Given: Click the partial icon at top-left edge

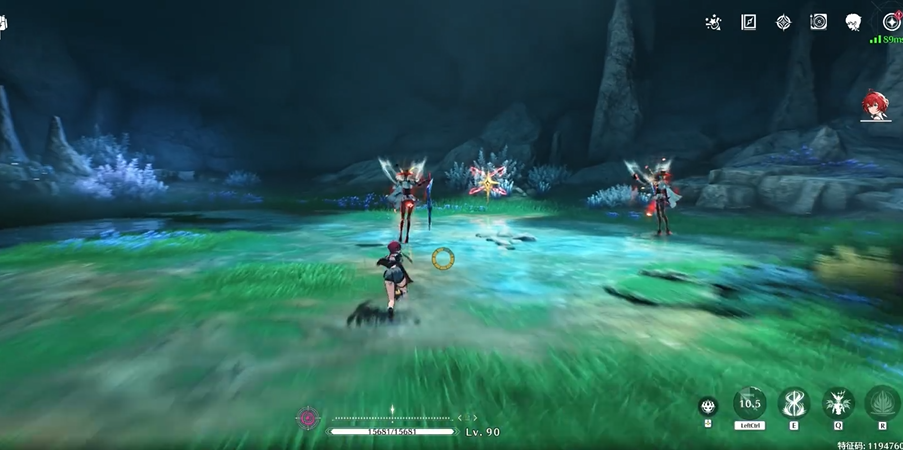Looking at the screenshot, I should pyautogui.click(x=3, y=24).
